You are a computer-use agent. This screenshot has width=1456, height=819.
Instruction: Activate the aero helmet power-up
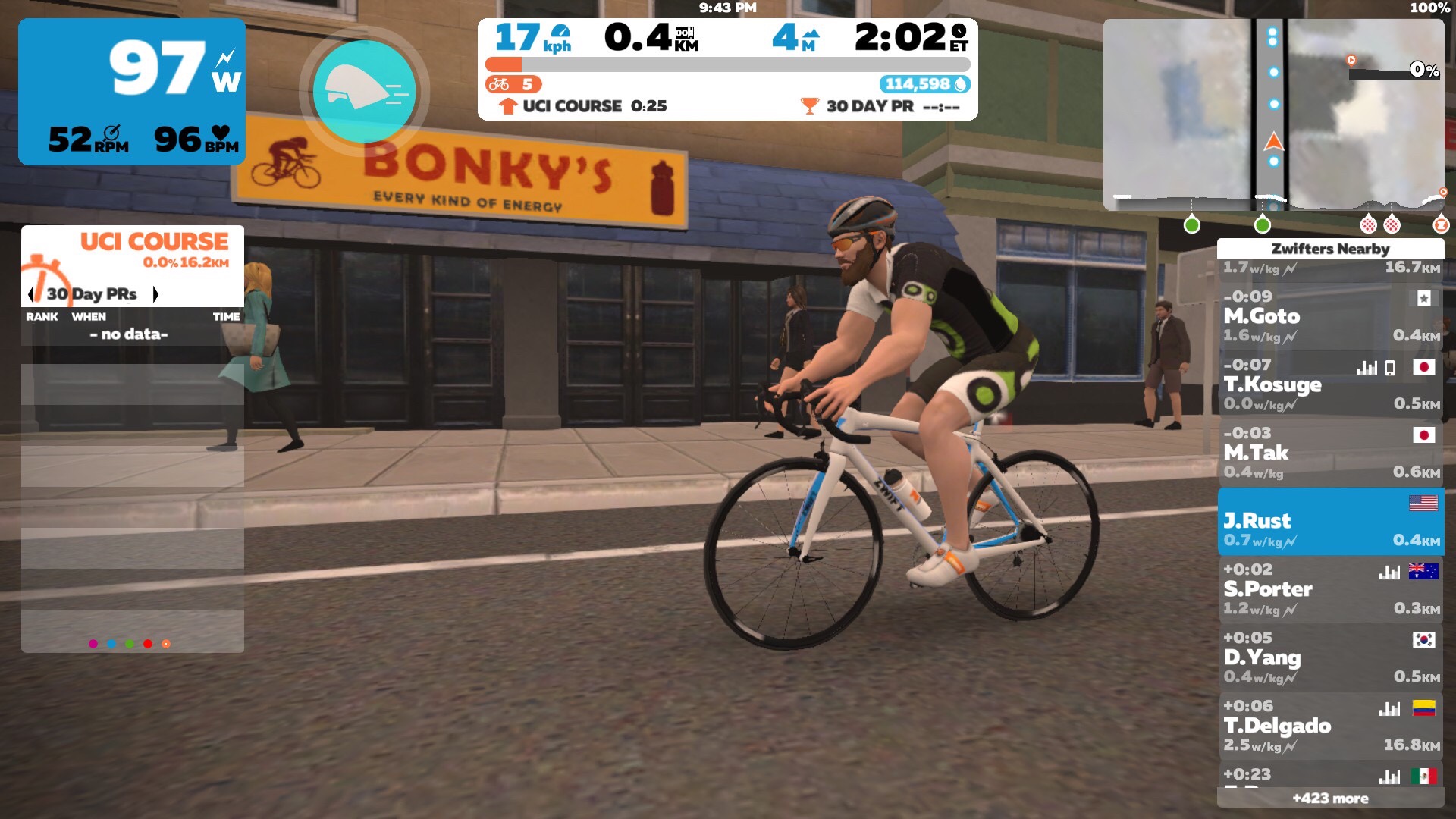click(364, 92)
